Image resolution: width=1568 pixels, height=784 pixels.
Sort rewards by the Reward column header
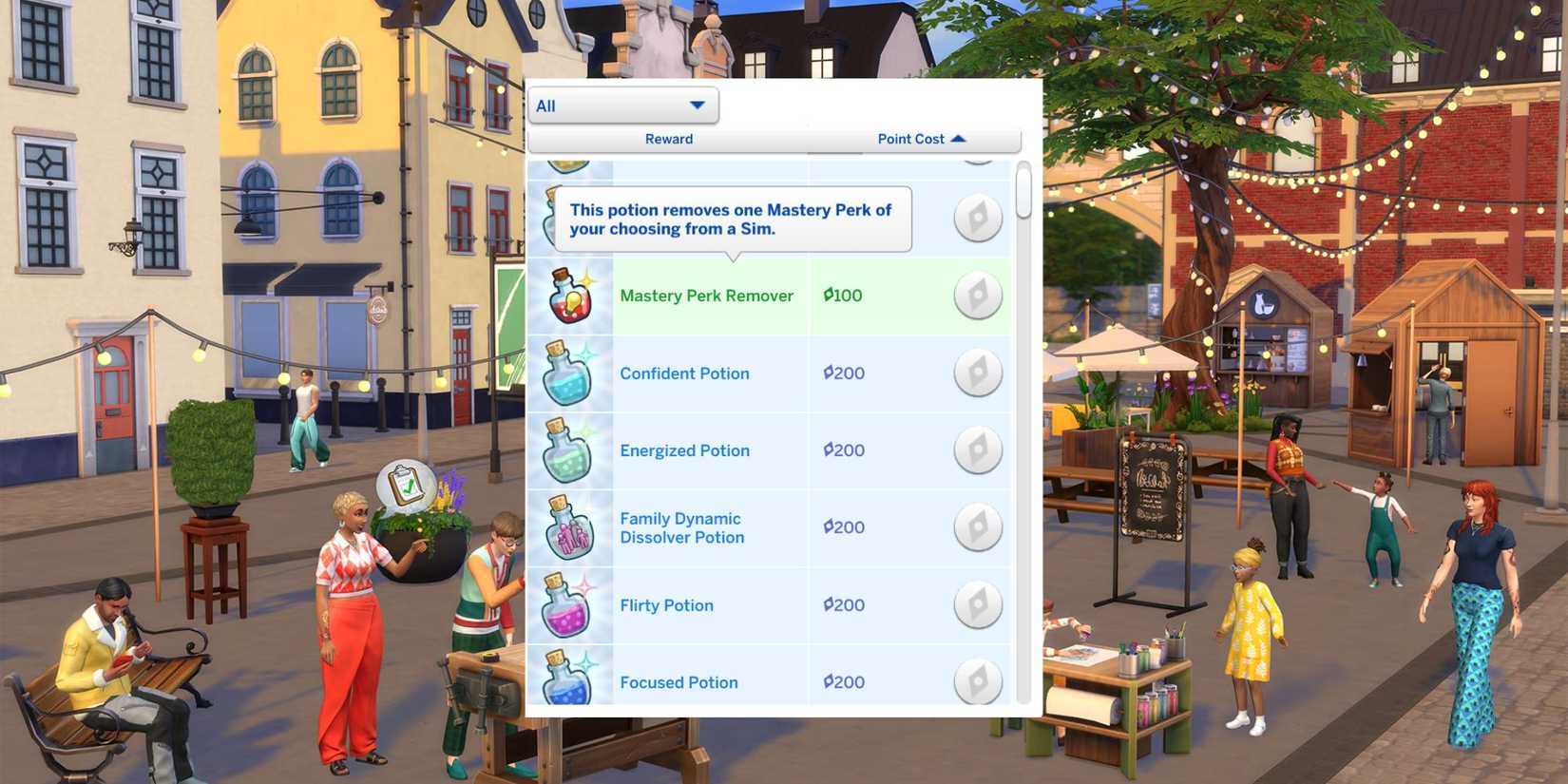coord(669,139)
